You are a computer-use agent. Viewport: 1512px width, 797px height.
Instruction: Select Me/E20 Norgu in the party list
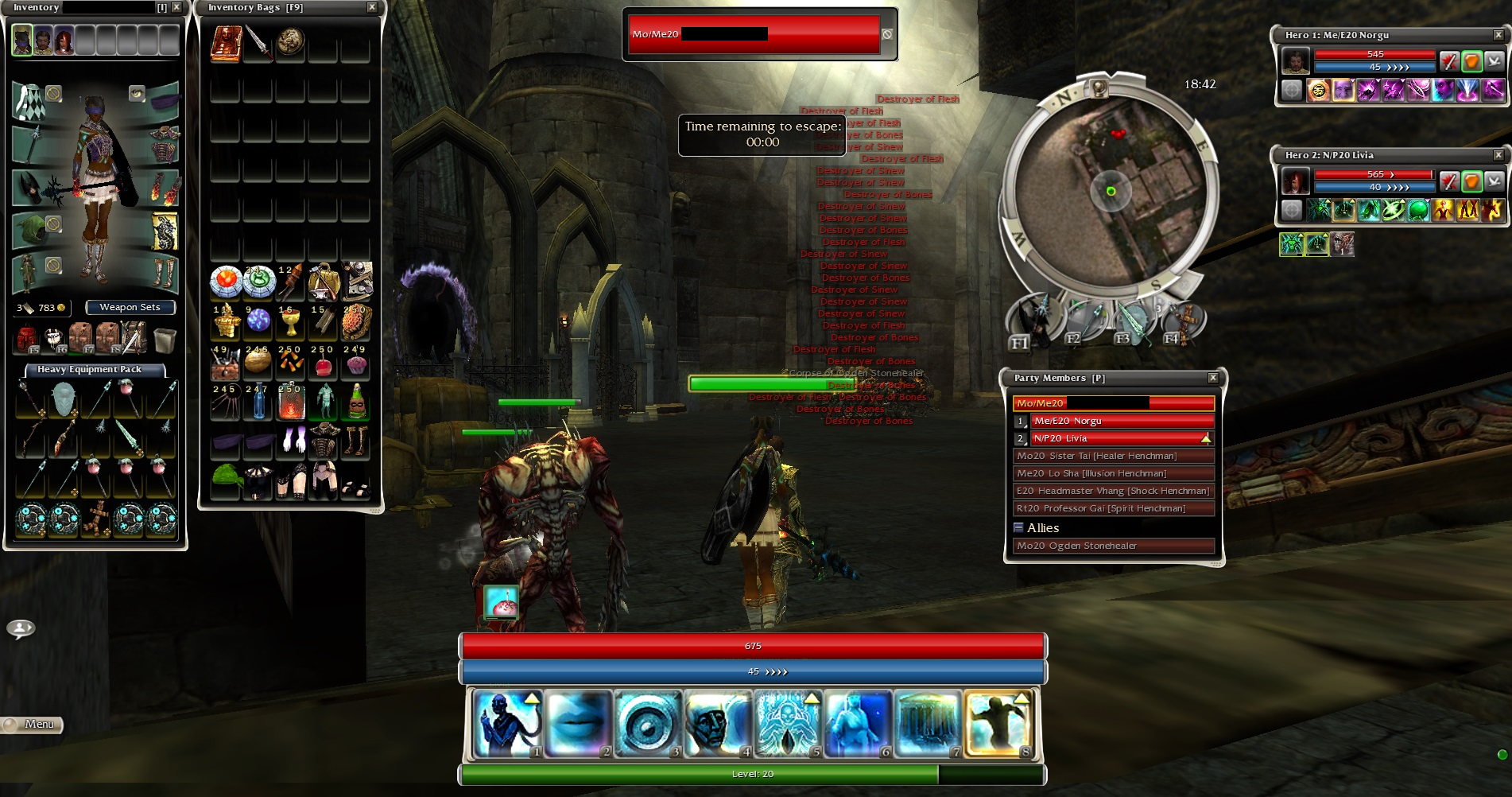pos(1122,421)
